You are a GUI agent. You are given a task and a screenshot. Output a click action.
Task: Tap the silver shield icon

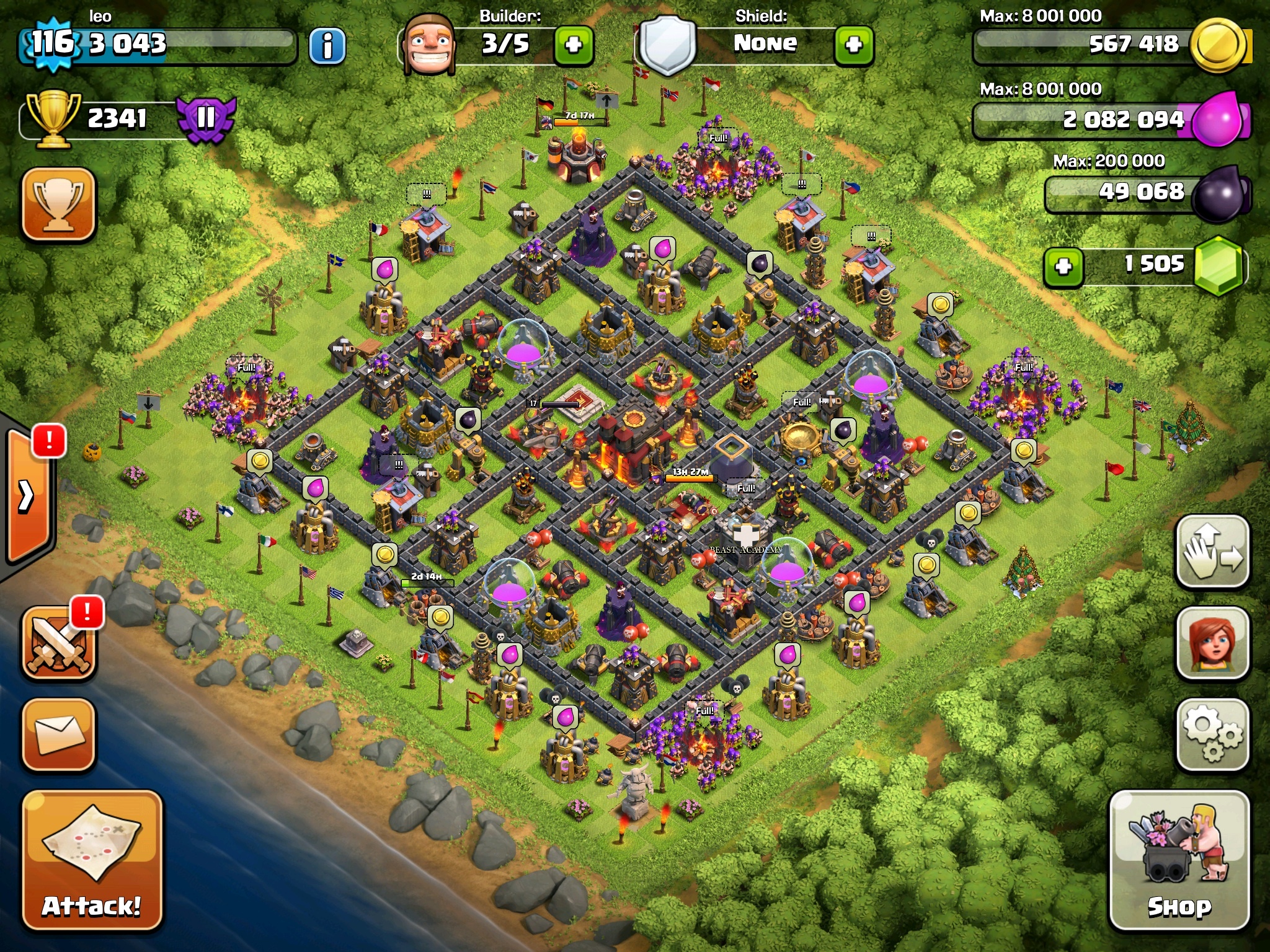pyautogui.click(x=667, y=45)
